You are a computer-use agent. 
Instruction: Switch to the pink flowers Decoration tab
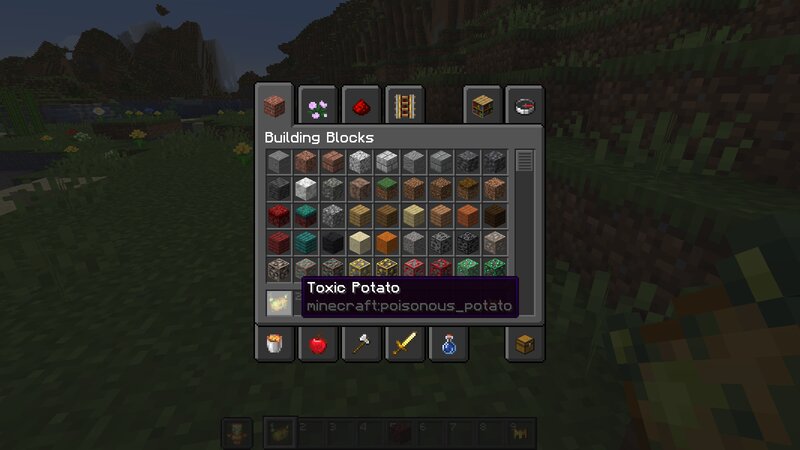click(x=317, y=104)
